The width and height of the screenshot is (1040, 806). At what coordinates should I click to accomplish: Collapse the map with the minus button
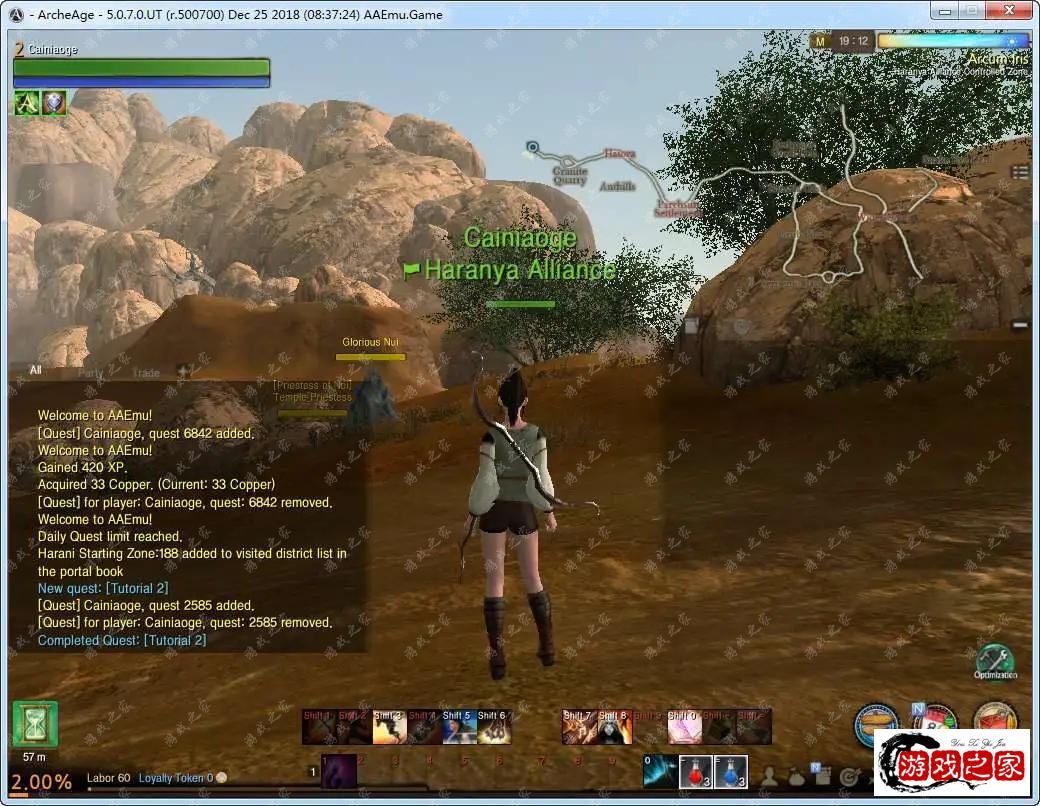(x=1019, y=324)
